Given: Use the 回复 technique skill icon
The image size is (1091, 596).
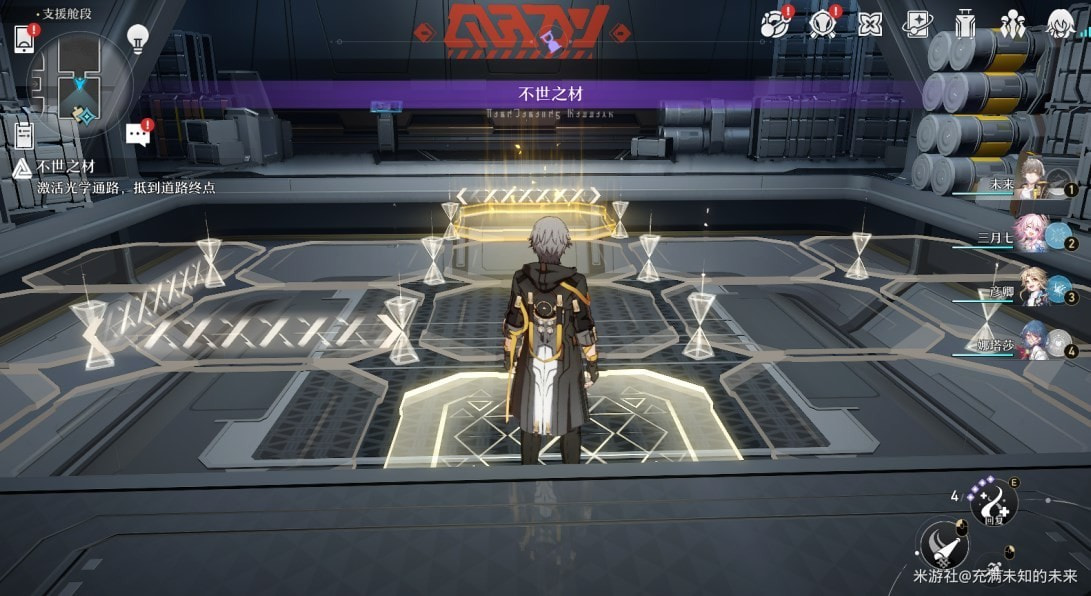Looking at the screenshot, I should click(994, 501).
